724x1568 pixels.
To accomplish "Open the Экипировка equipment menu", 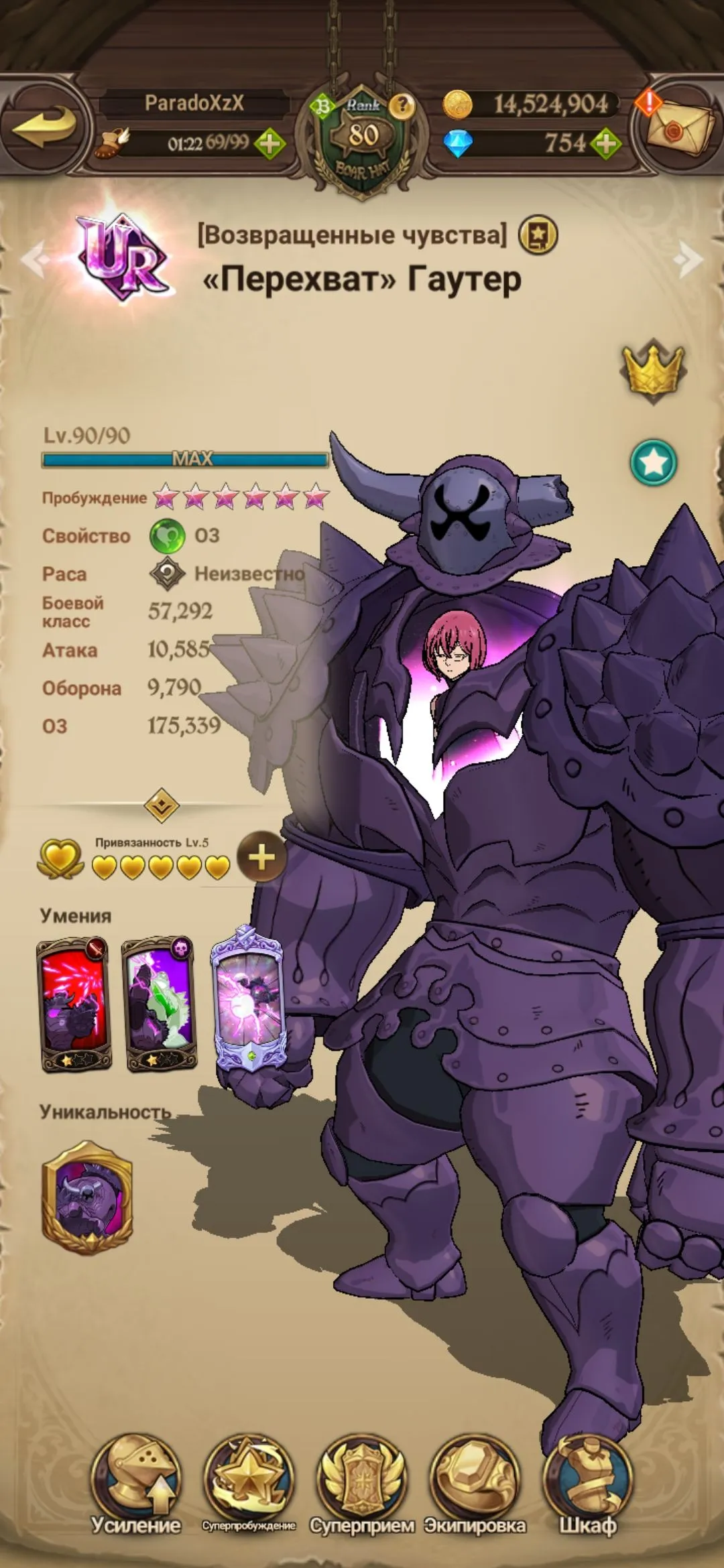I will (x=475, y=1484).
